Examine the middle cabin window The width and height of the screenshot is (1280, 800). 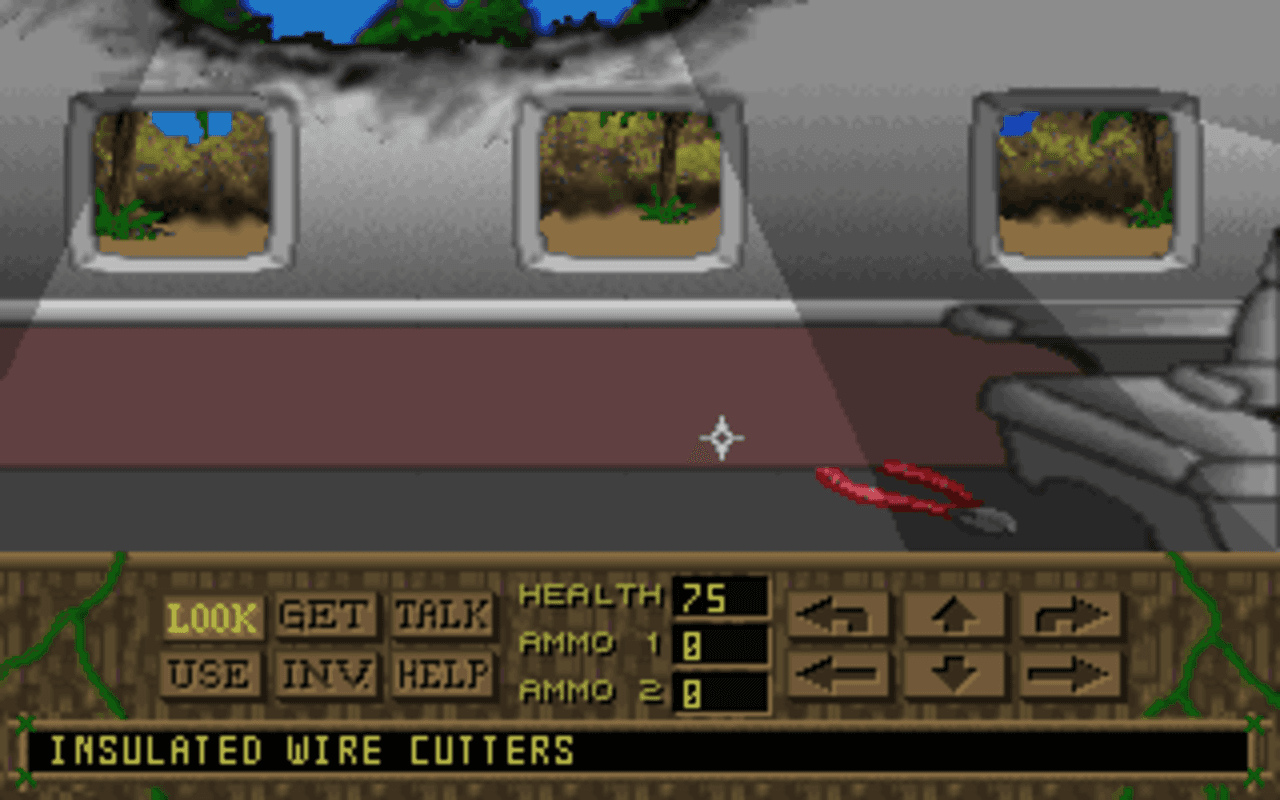coord(630,180)
